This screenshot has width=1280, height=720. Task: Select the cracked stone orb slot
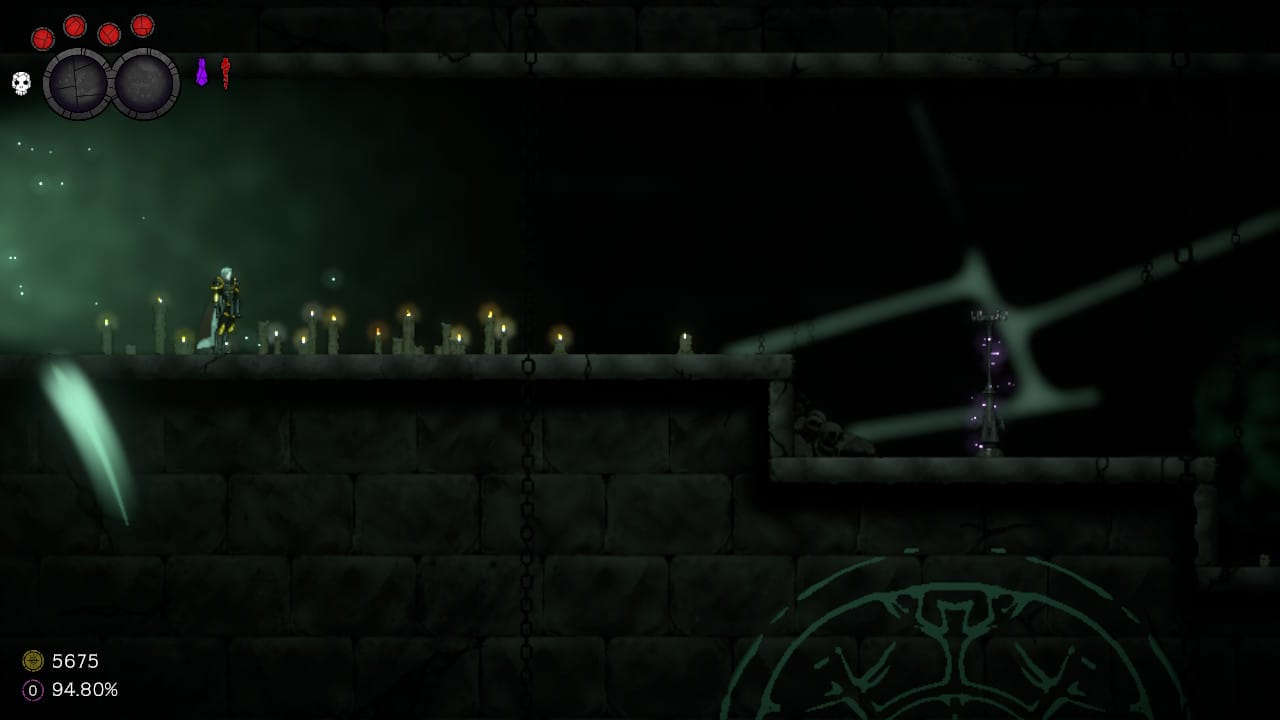tap(78, 84)
